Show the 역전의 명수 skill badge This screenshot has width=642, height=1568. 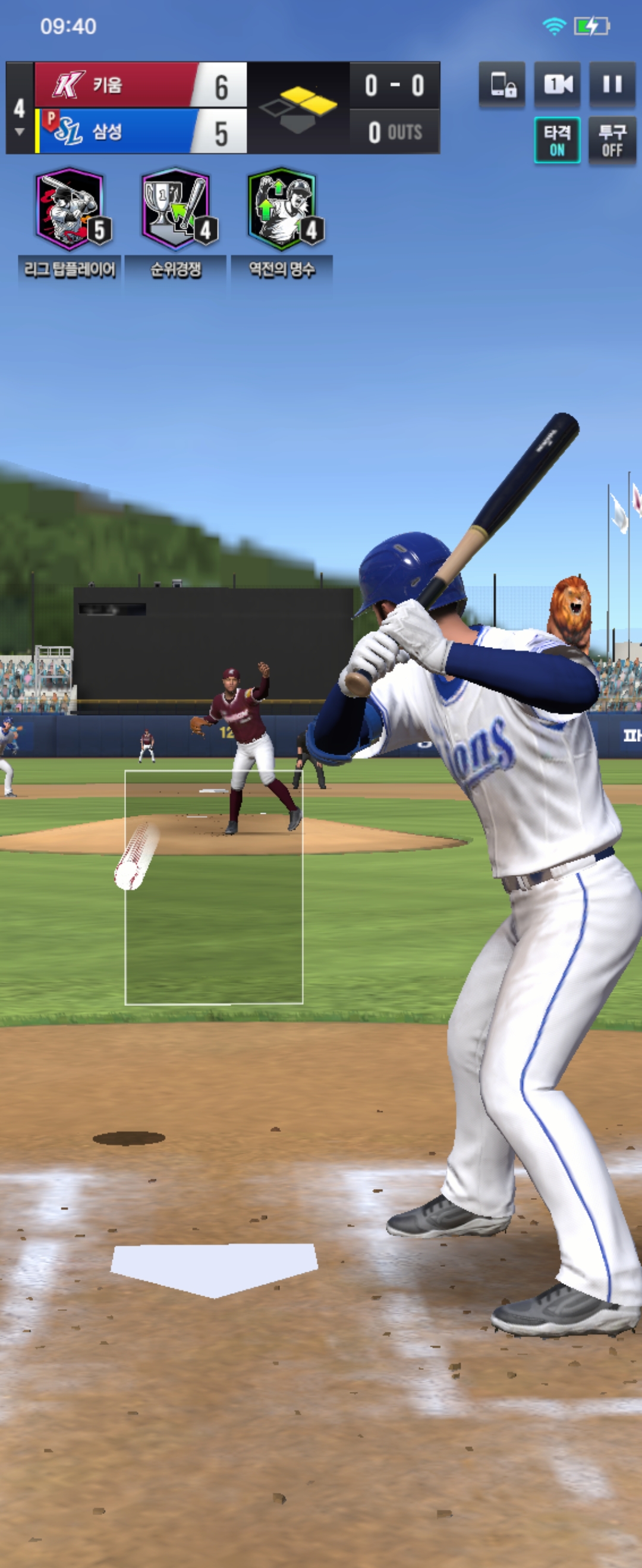click(282, 209)
